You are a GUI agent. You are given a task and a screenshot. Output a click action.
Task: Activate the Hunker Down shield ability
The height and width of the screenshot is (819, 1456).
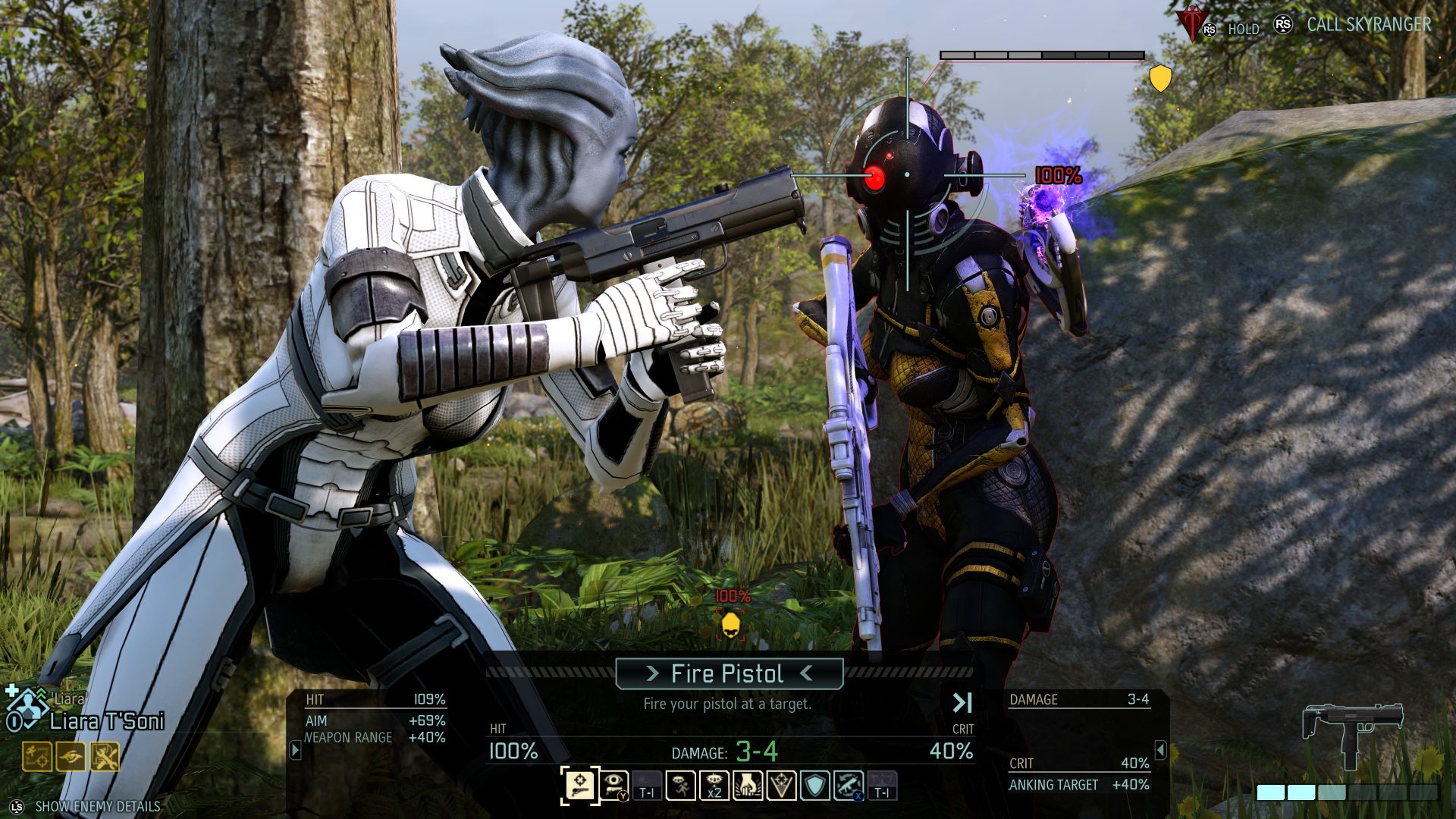tap(814, 785)
